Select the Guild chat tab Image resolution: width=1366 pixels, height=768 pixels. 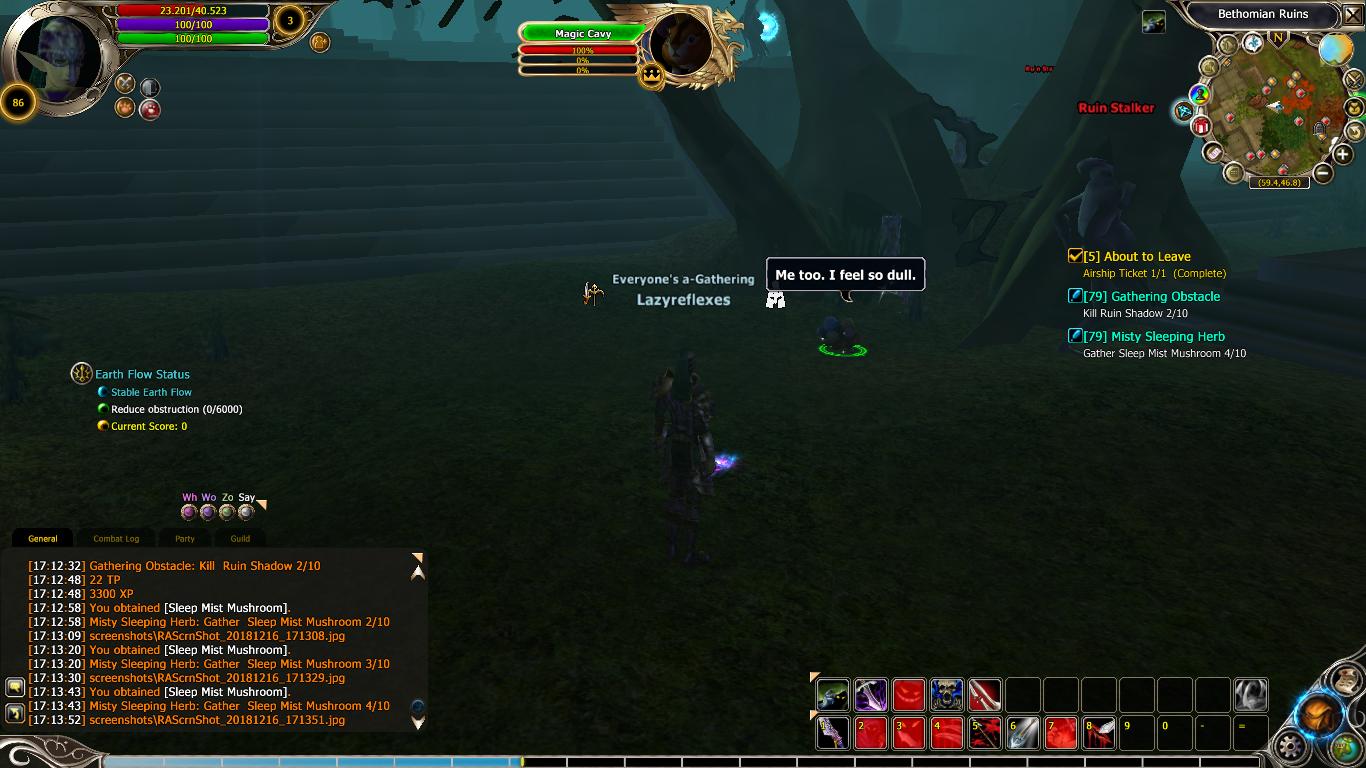(x=240, y=539)
